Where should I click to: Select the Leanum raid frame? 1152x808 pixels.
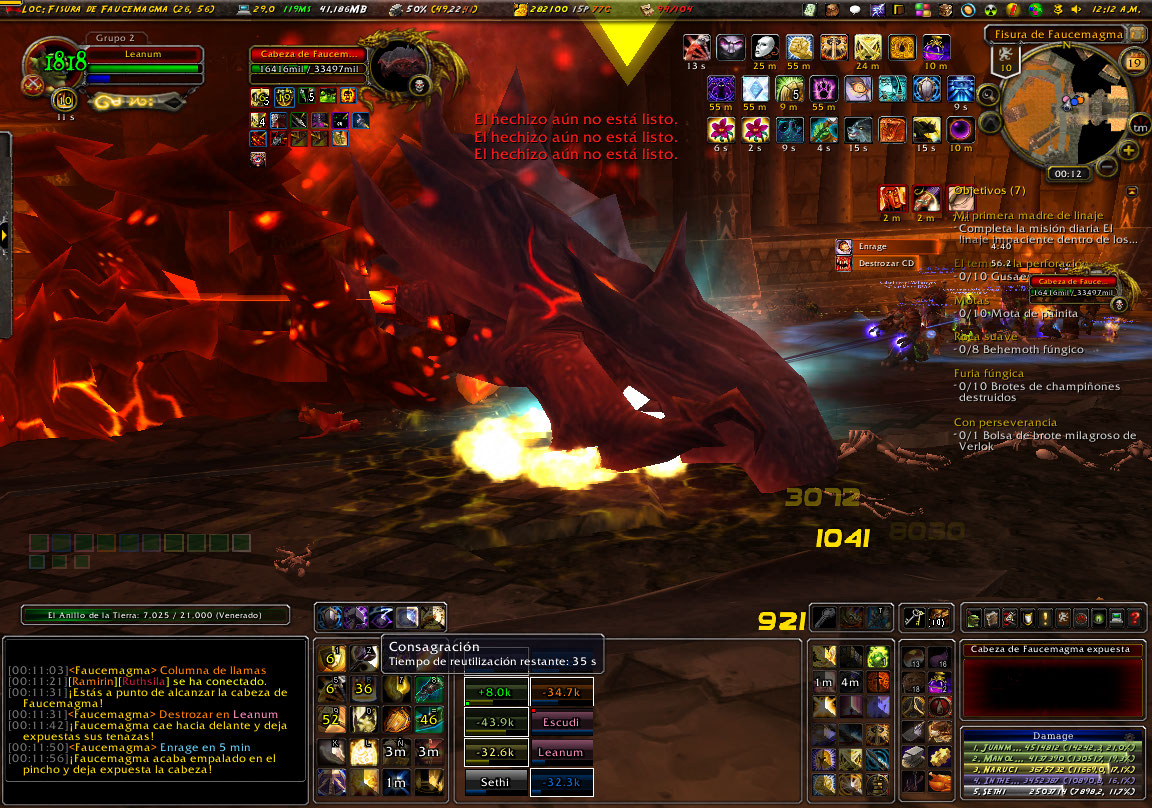click(560, 752)
